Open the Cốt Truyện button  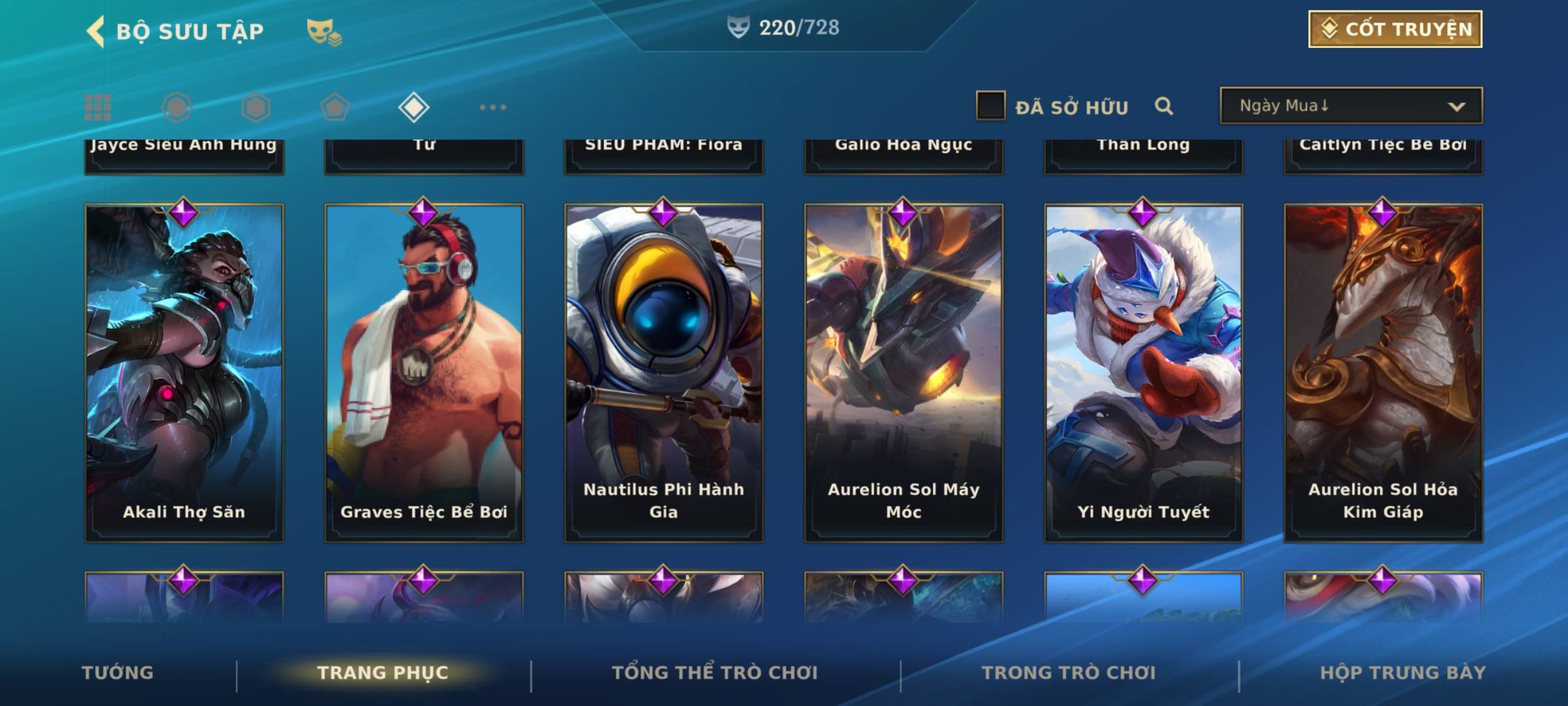pyautogui.click(x=1395, y=29)
